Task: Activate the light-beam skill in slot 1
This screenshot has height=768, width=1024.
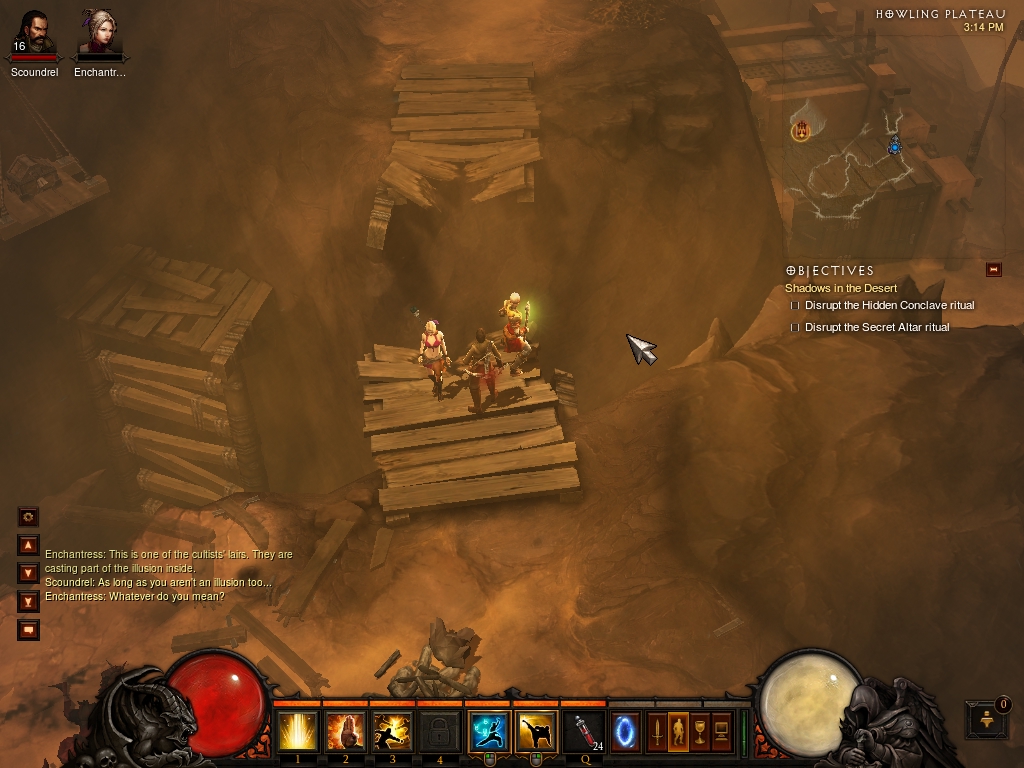Action: pyautogui.click(x=297, y=732)
